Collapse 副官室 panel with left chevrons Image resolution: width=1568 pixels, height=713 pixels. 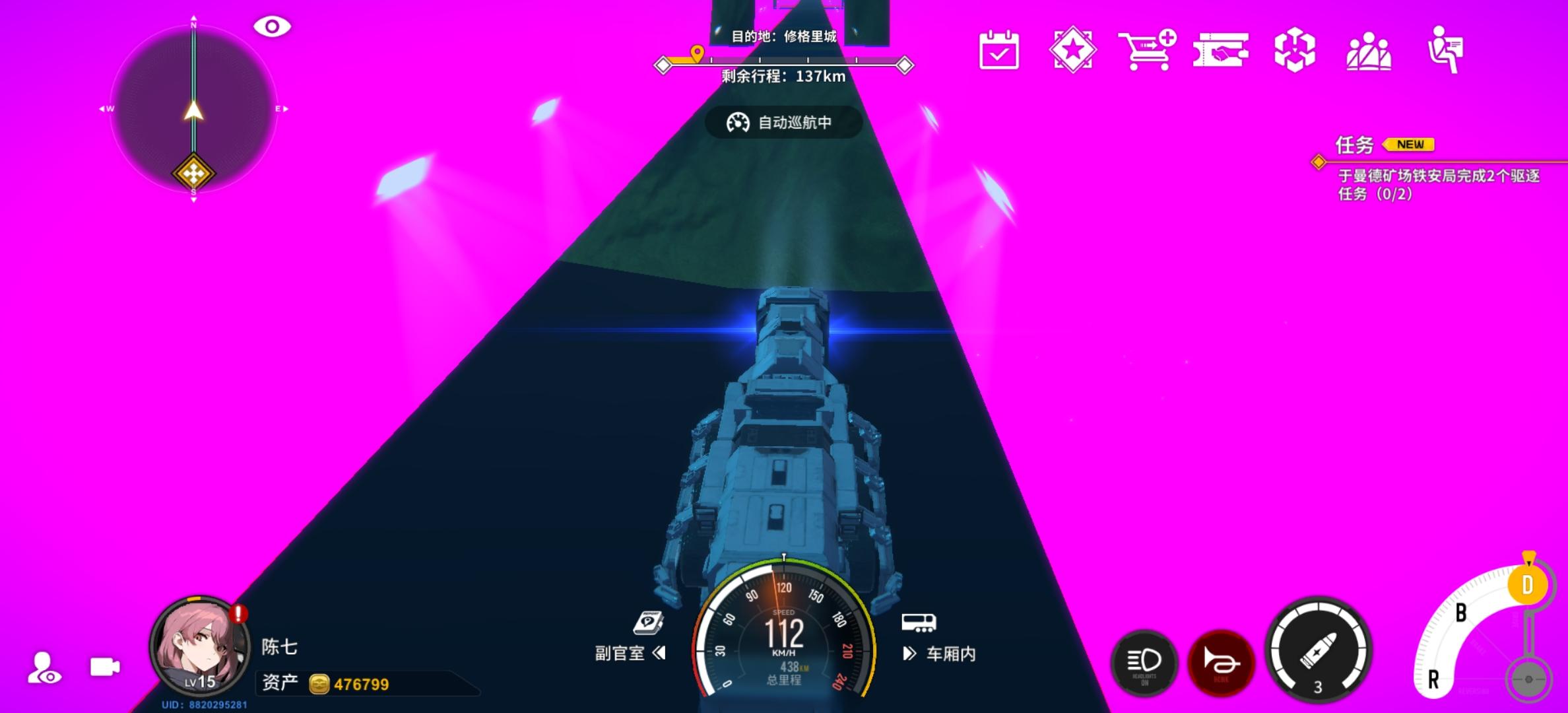tap(660, 654)
